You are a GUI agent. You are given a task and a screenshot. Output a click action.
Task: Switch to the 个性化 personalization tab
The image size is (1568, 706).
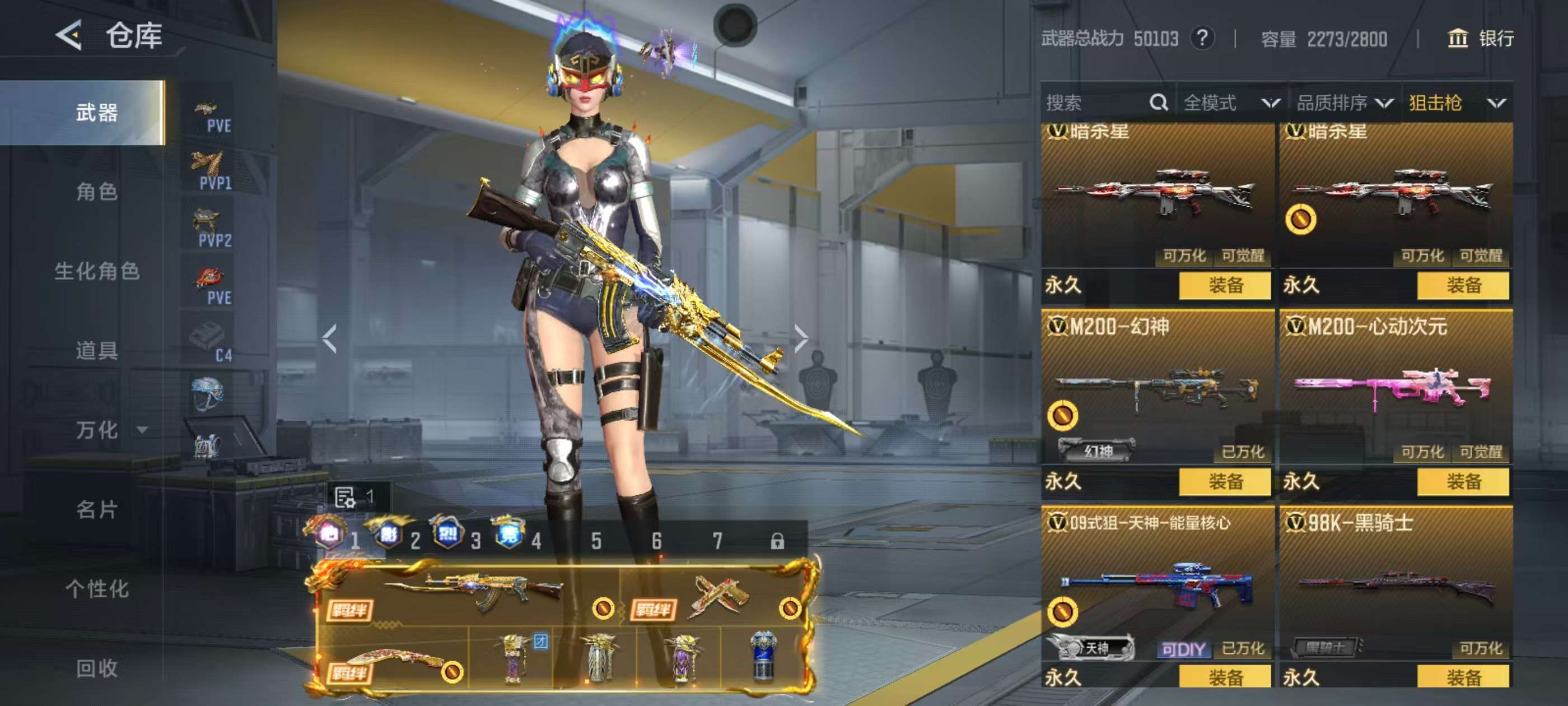[x=97, y=588]
